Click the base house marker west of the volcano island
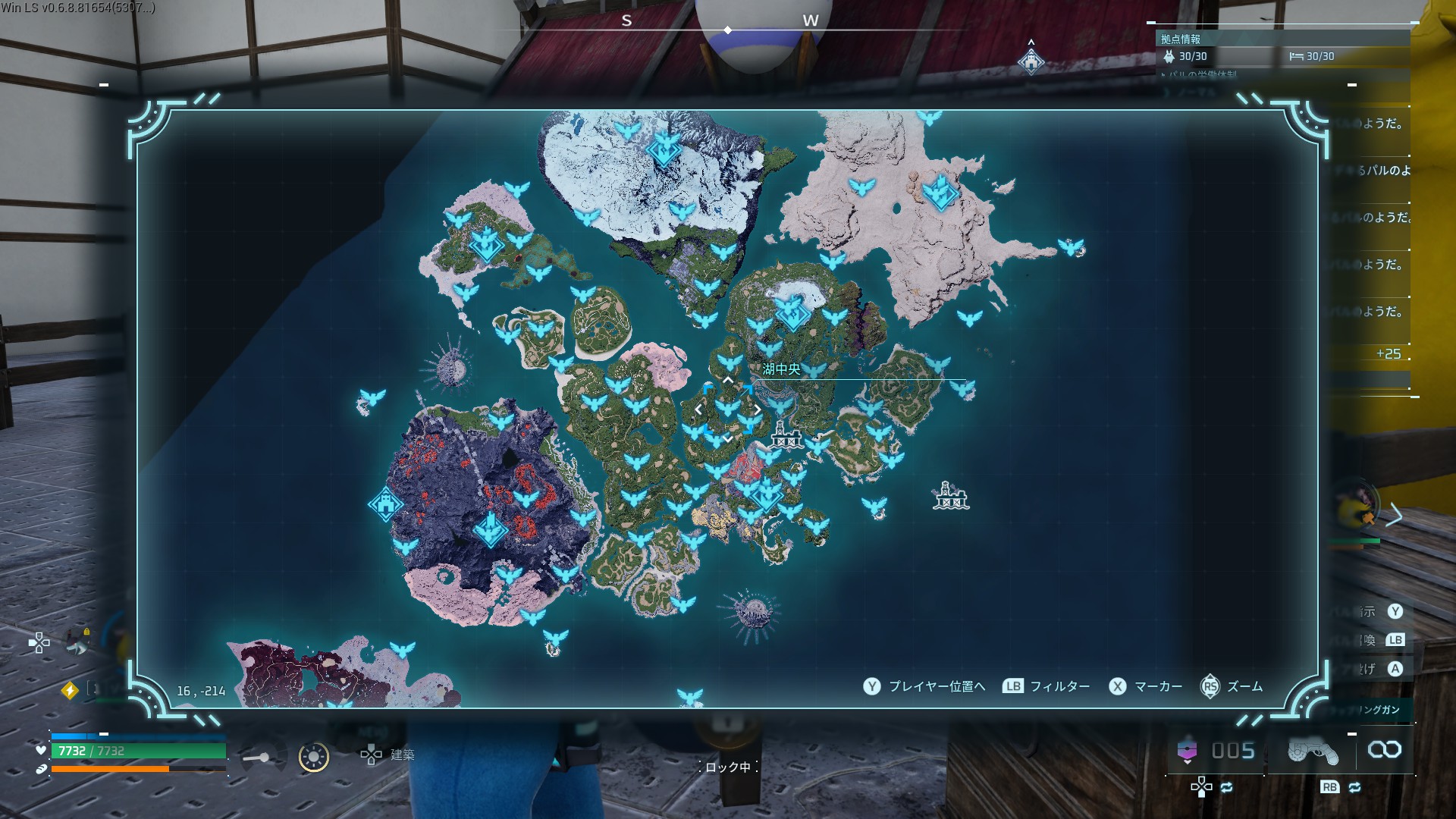Viewport: 1456px width, 819px height. [x=385, y=504]
